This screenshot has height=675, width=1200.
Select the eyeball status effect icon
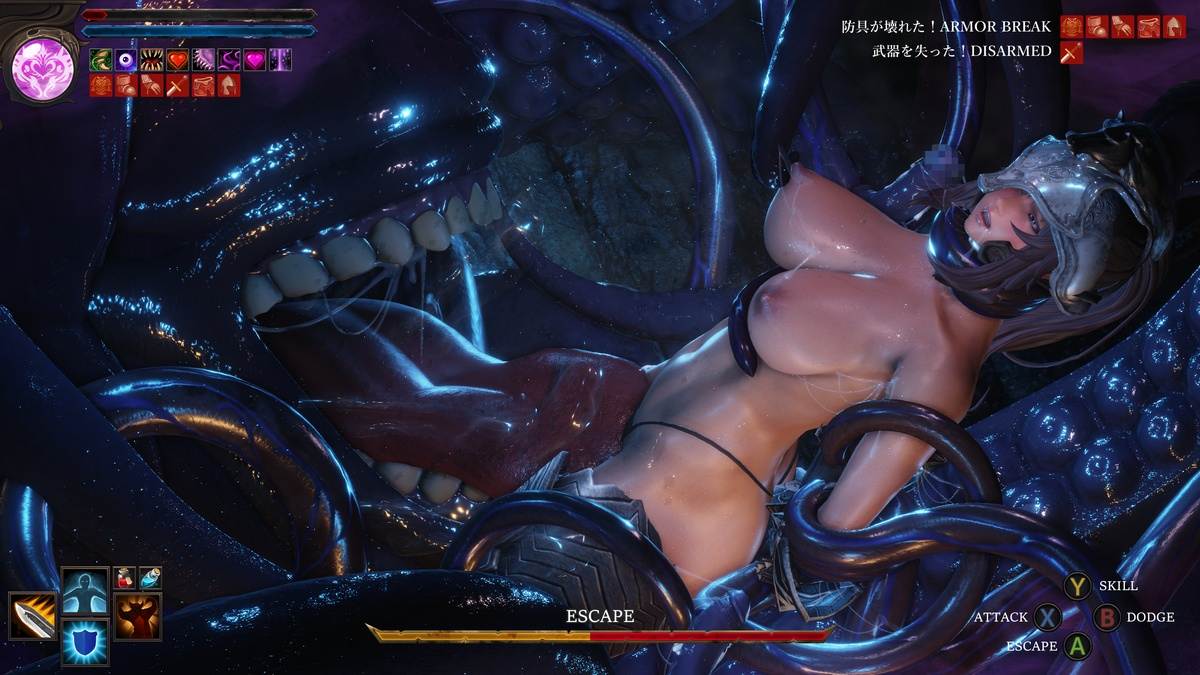[x=126, y=60]
